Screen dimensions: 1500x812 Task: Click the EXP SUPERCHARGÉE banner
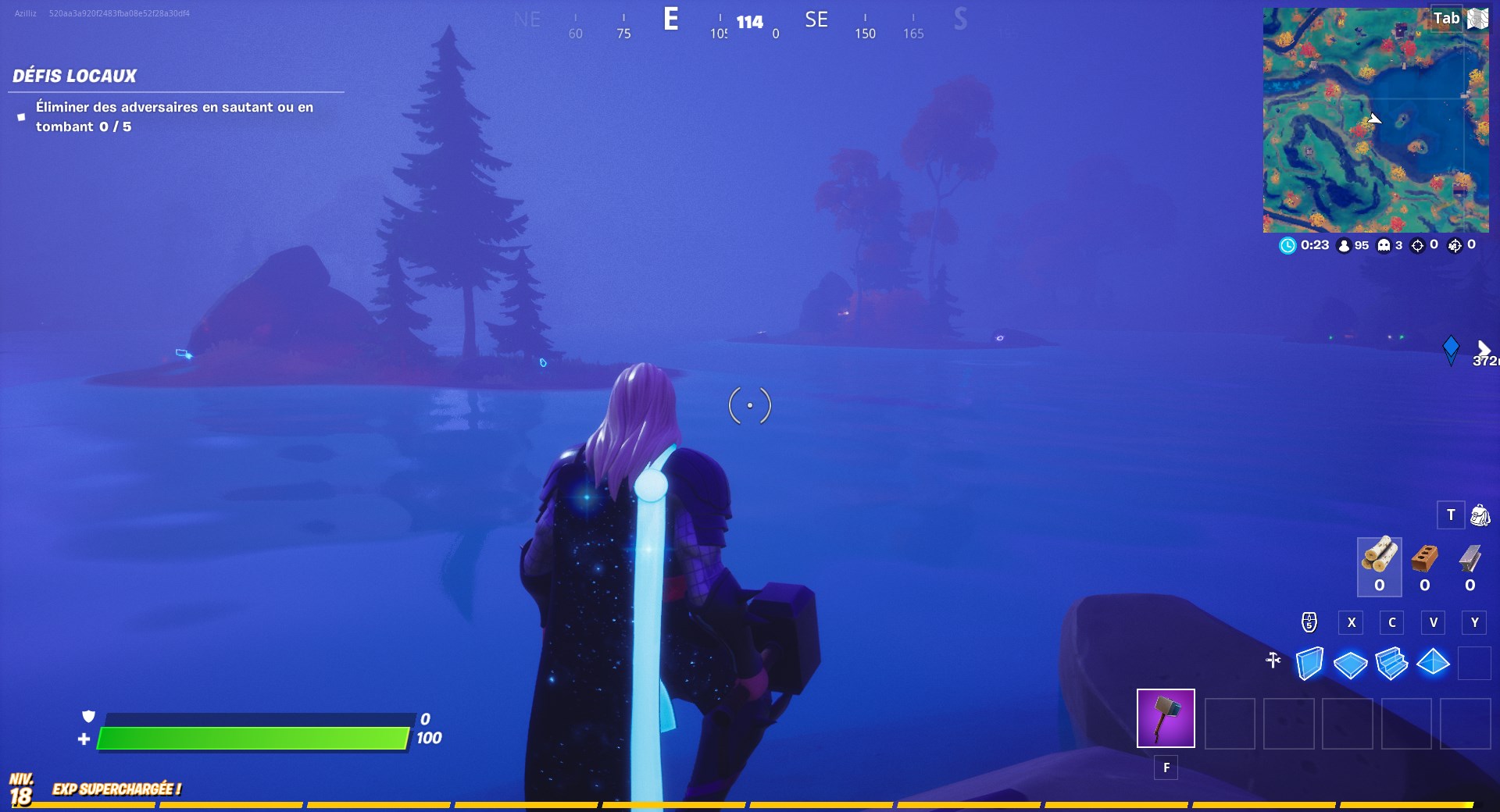[116, 789]
